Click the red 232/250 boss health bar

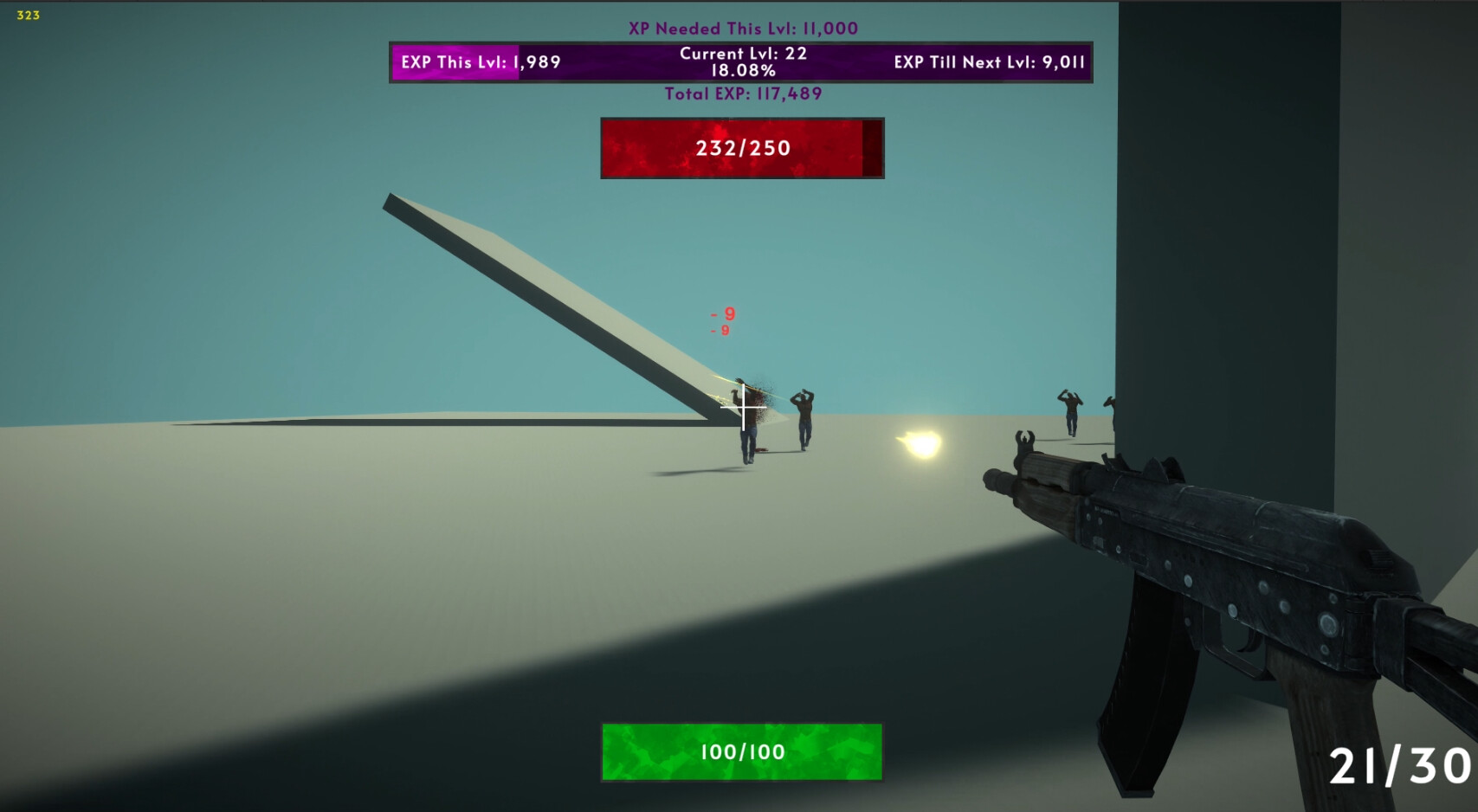pyautogui.click(x=741, y=147)
